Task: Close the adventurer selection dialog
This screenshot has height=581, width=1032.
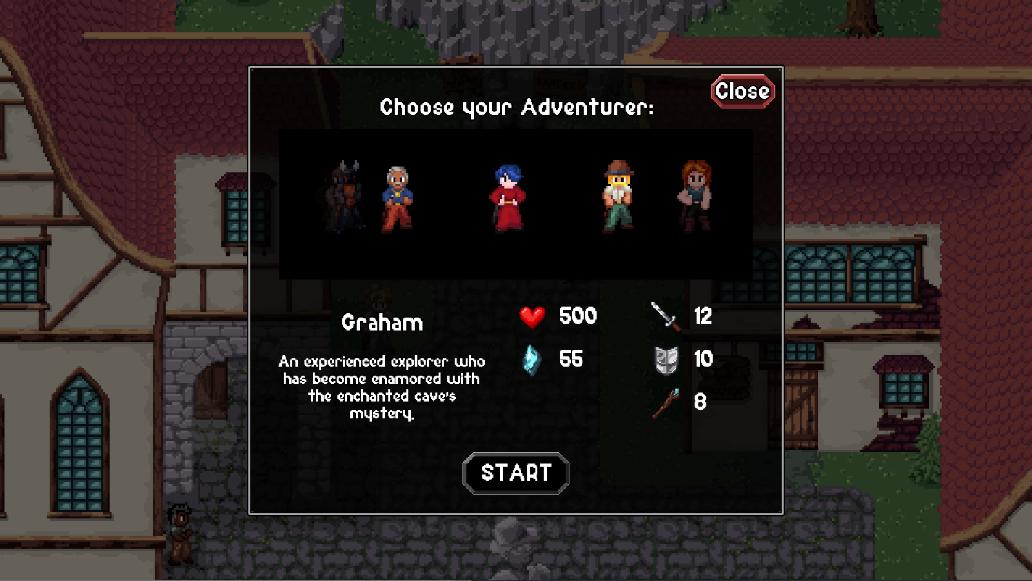Action: tap(742, 91)
